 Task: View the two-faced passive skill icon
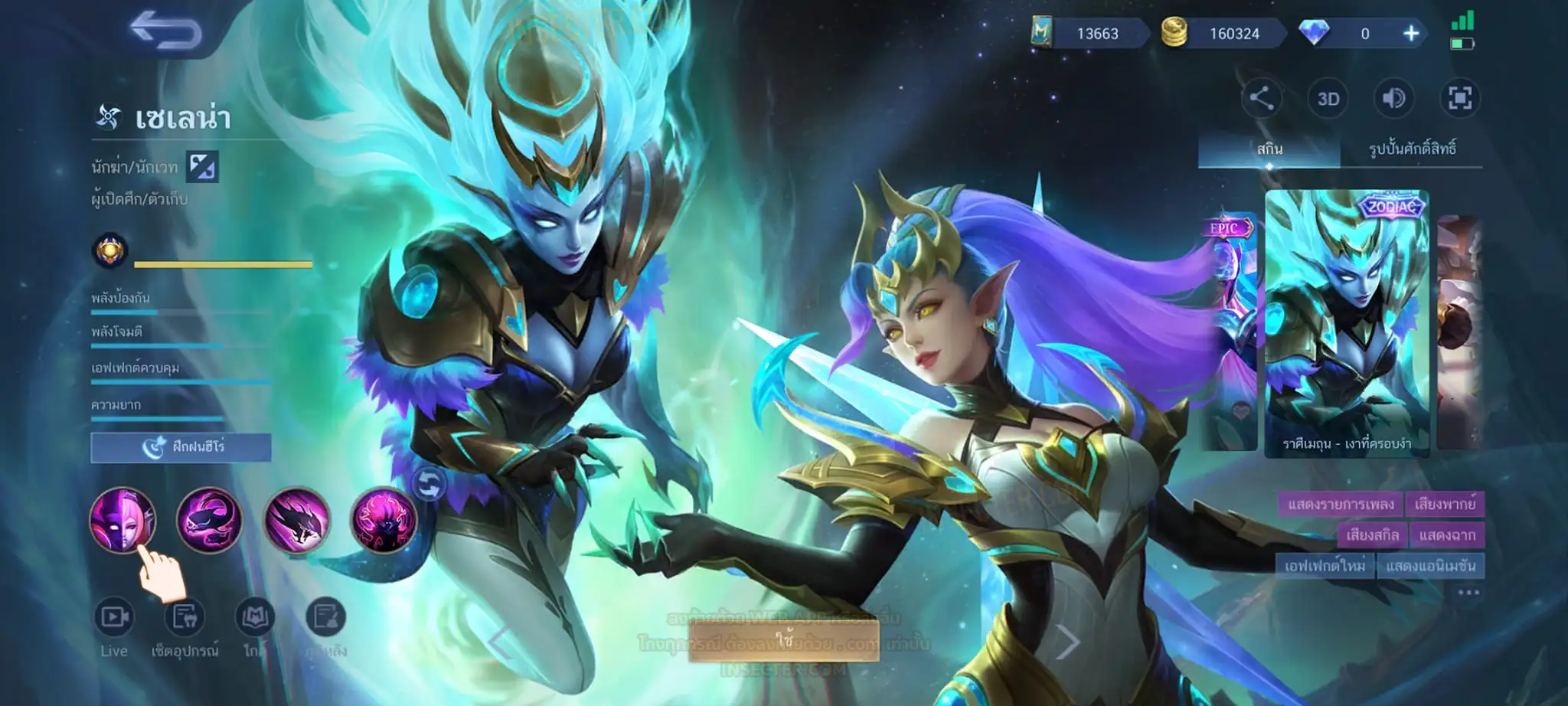tap(122, 520)
